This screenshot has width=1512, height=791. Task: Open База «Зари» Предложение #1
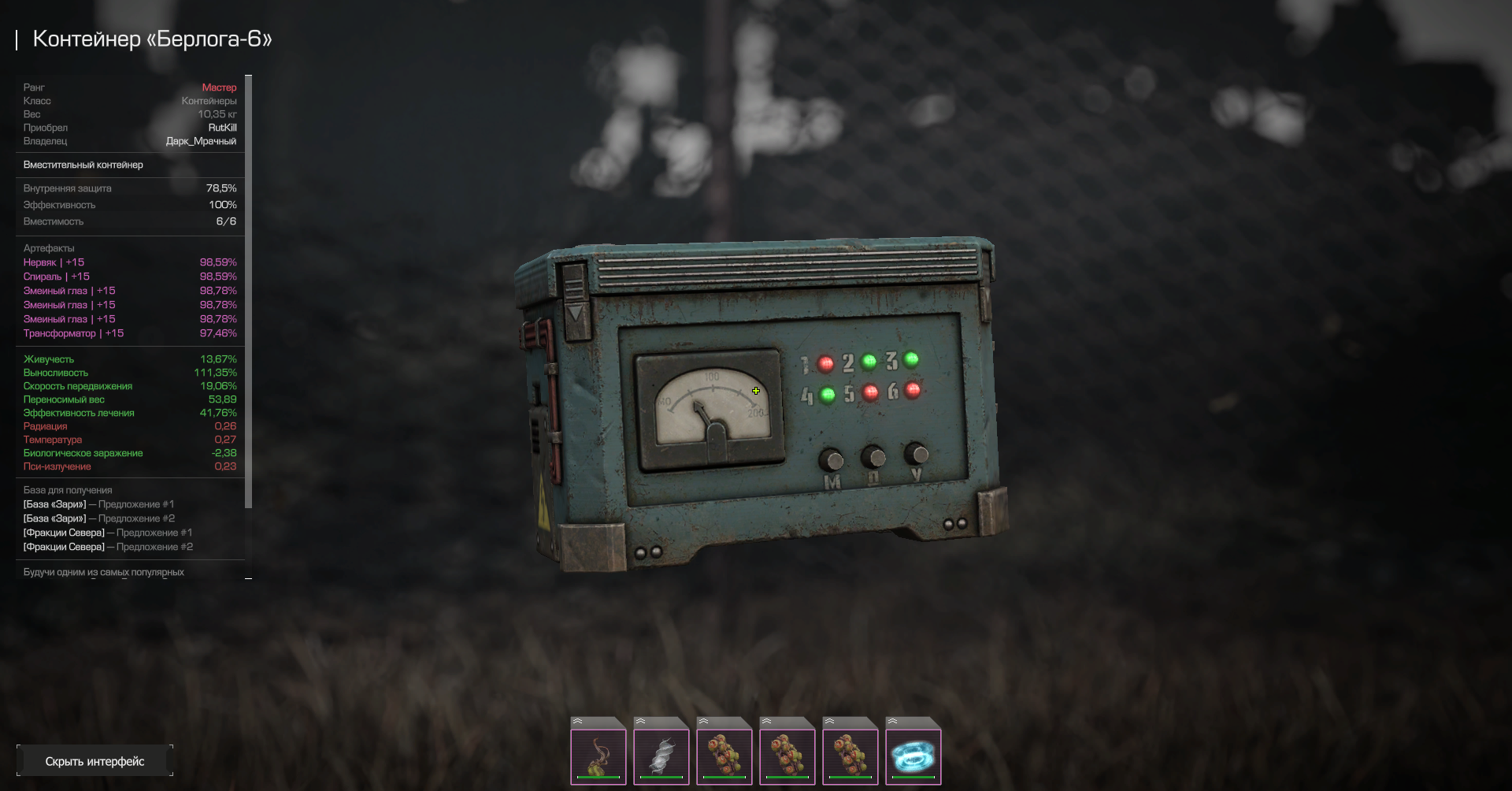pyautogui.click(x=98, y=504)
